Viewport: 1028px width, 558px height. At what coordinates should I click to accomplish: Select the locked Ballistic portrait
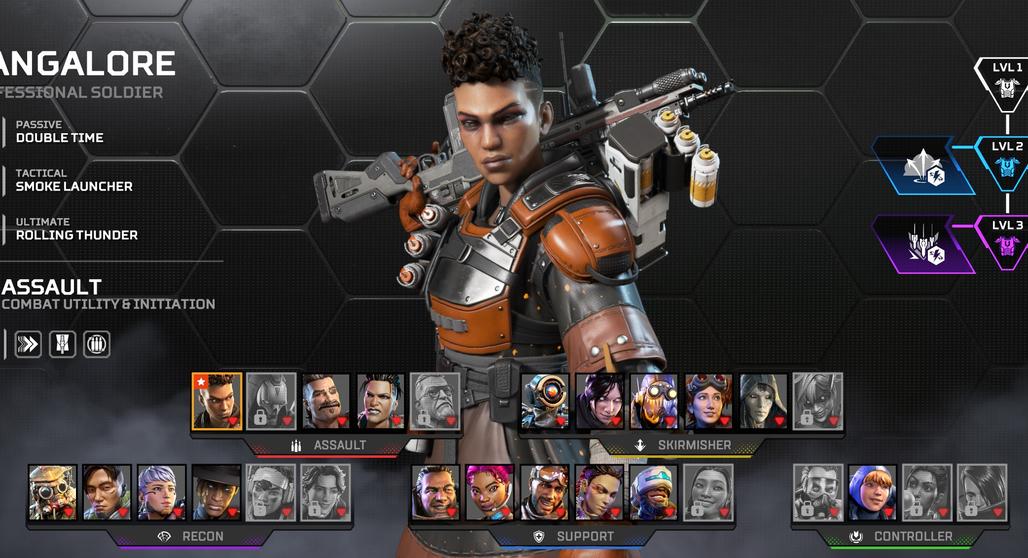point(436,401)
